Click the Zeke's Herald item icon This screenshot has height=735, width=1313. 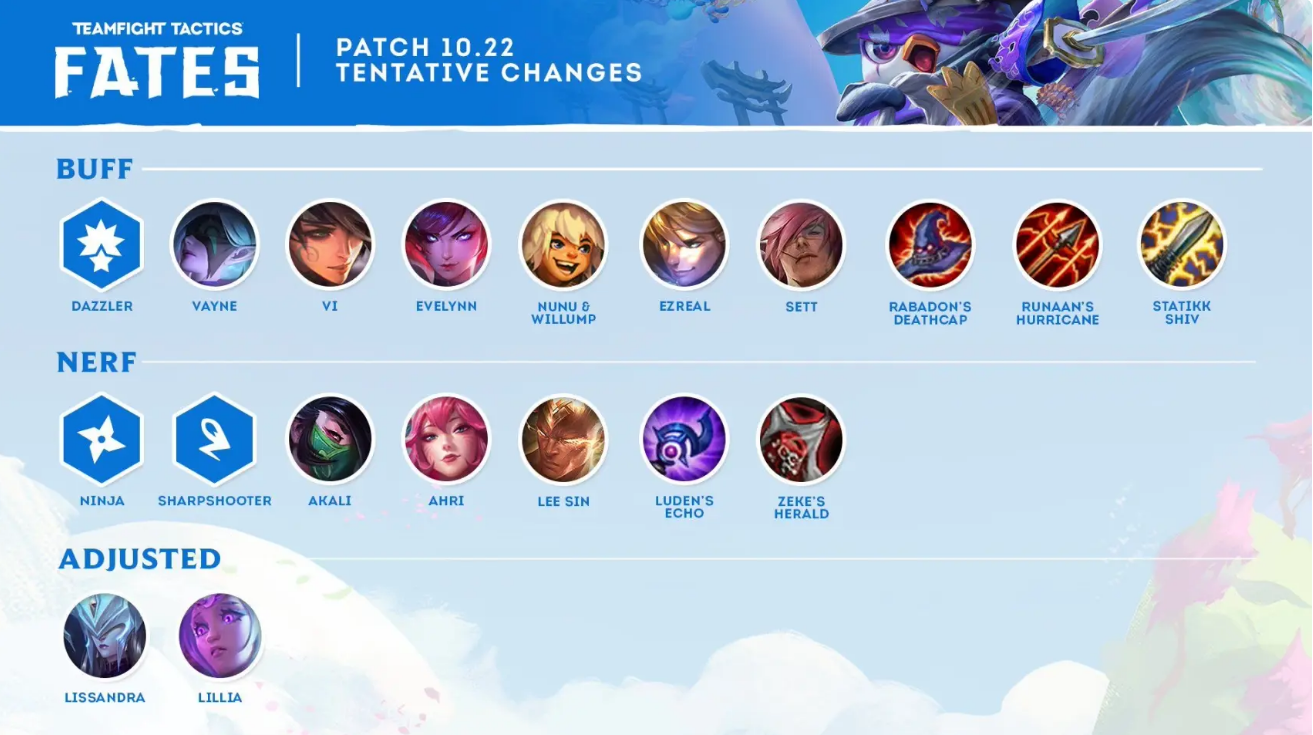[x=801, y=439]
